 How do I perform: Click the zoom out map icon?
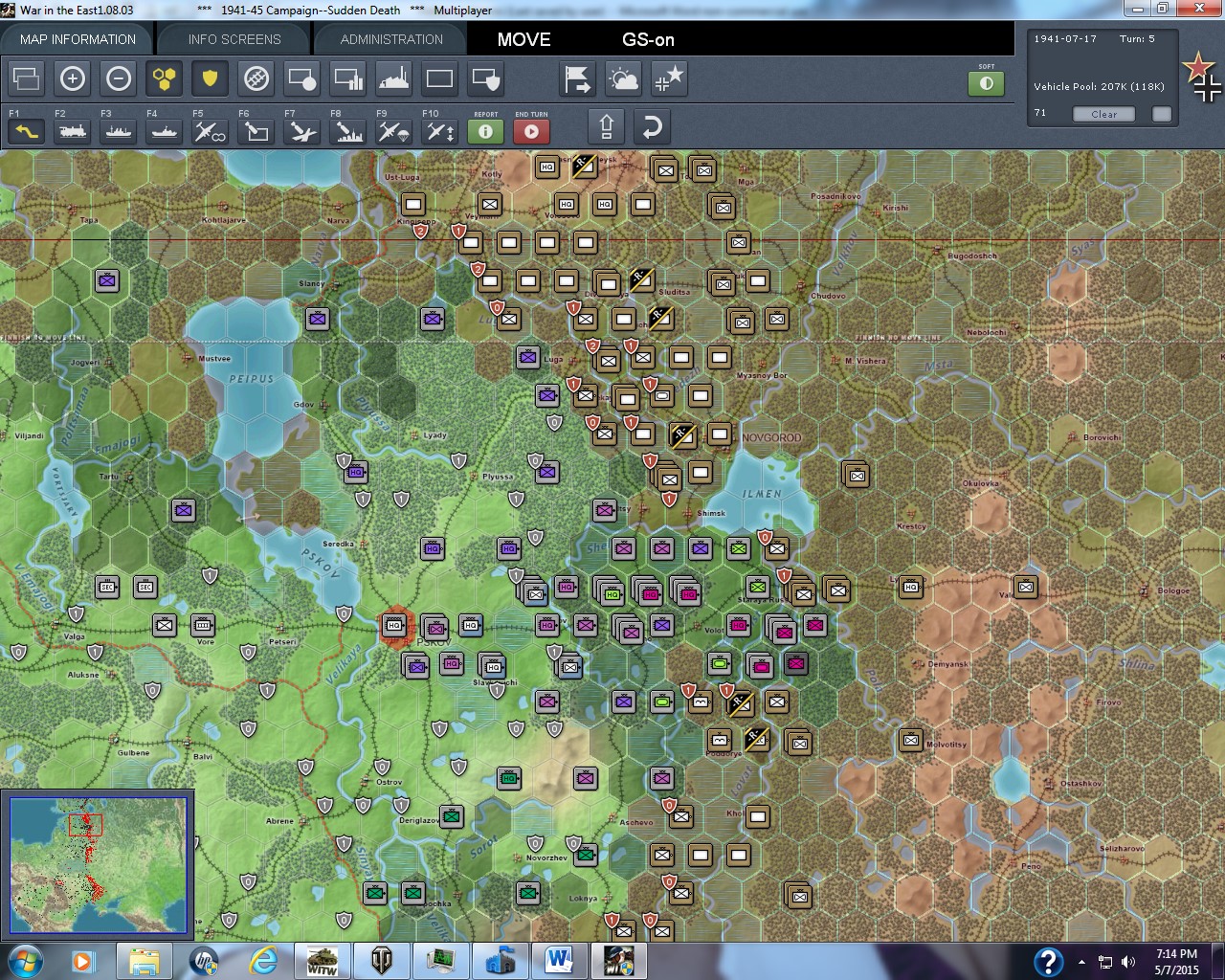pyautogui.click(x=119, y=78)
